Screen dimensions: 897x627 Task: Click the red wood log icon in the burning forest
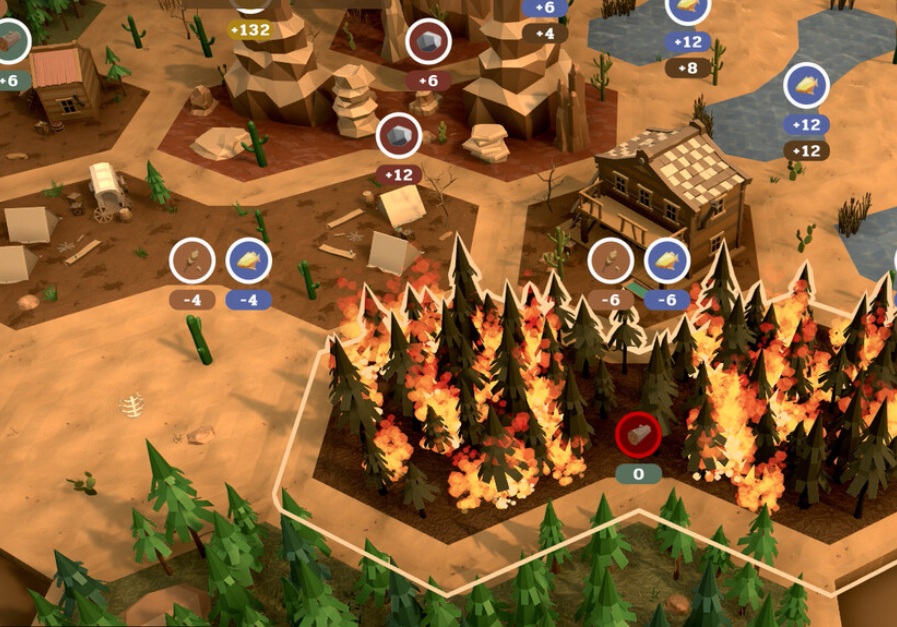coord(638,433)
